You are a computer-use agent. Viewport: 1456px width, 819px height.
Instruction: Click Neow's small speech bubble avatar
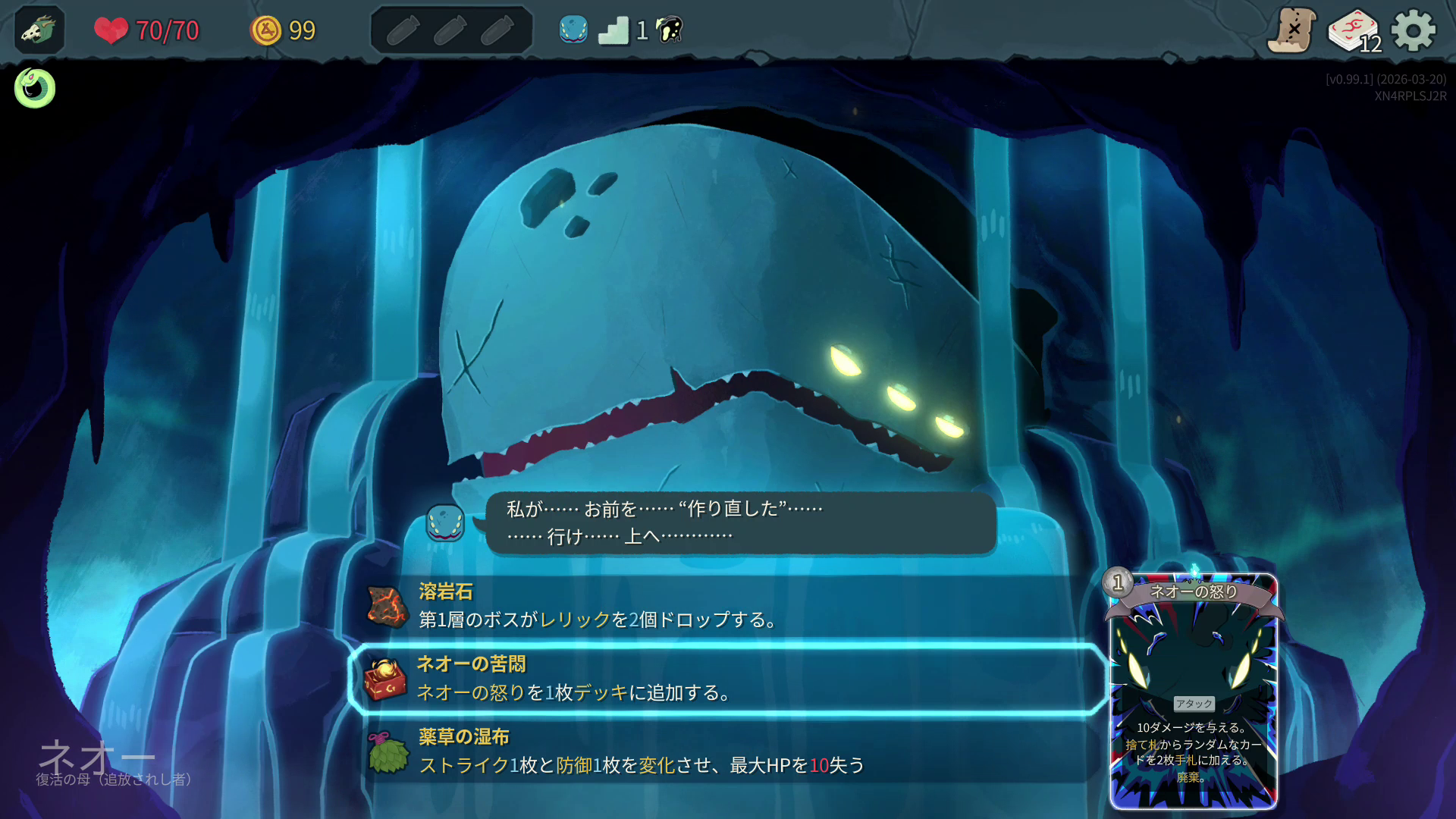pyautogui.click(x=446, y=522)
